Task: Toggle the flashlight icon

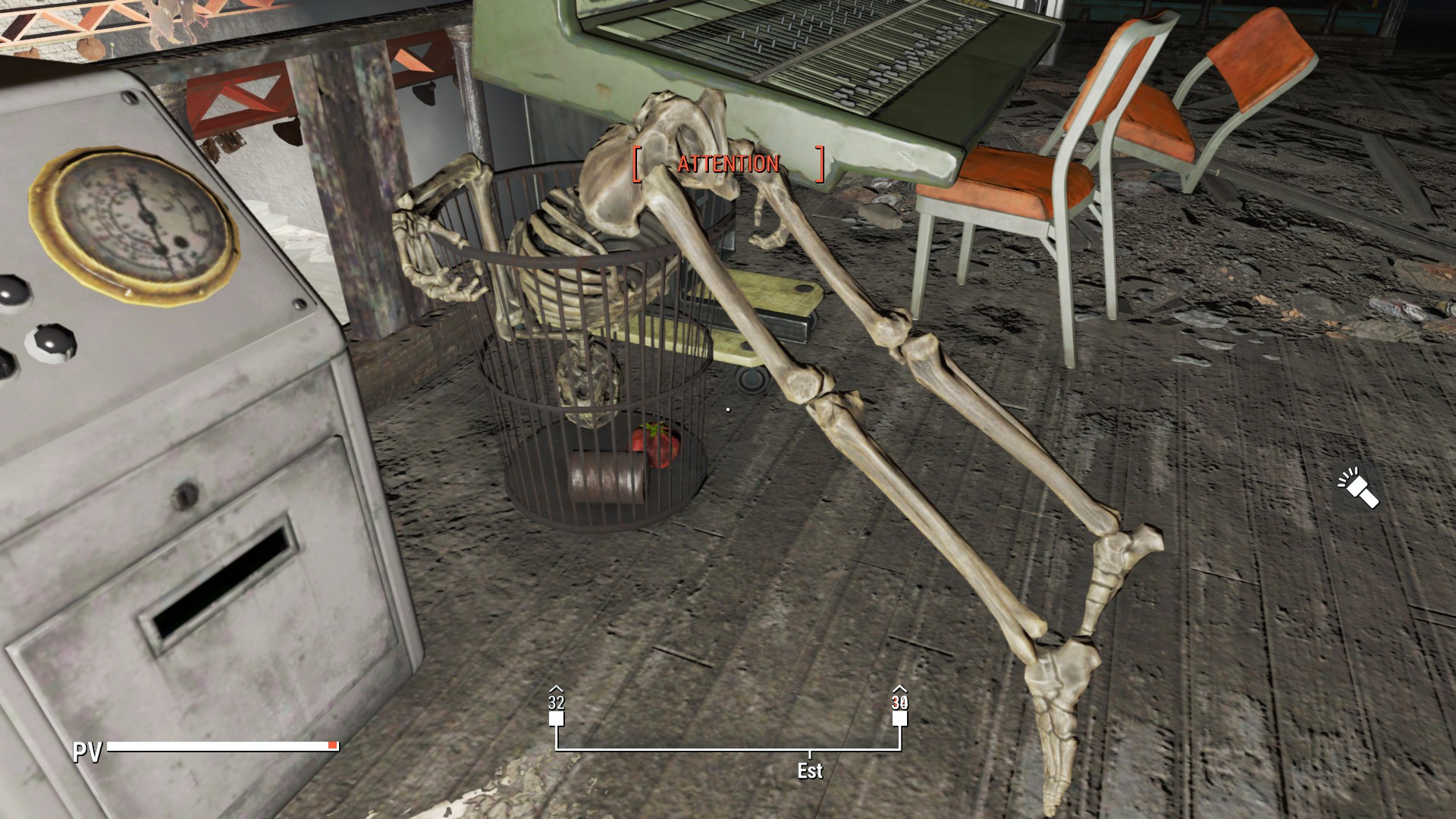Action: 1359,489
